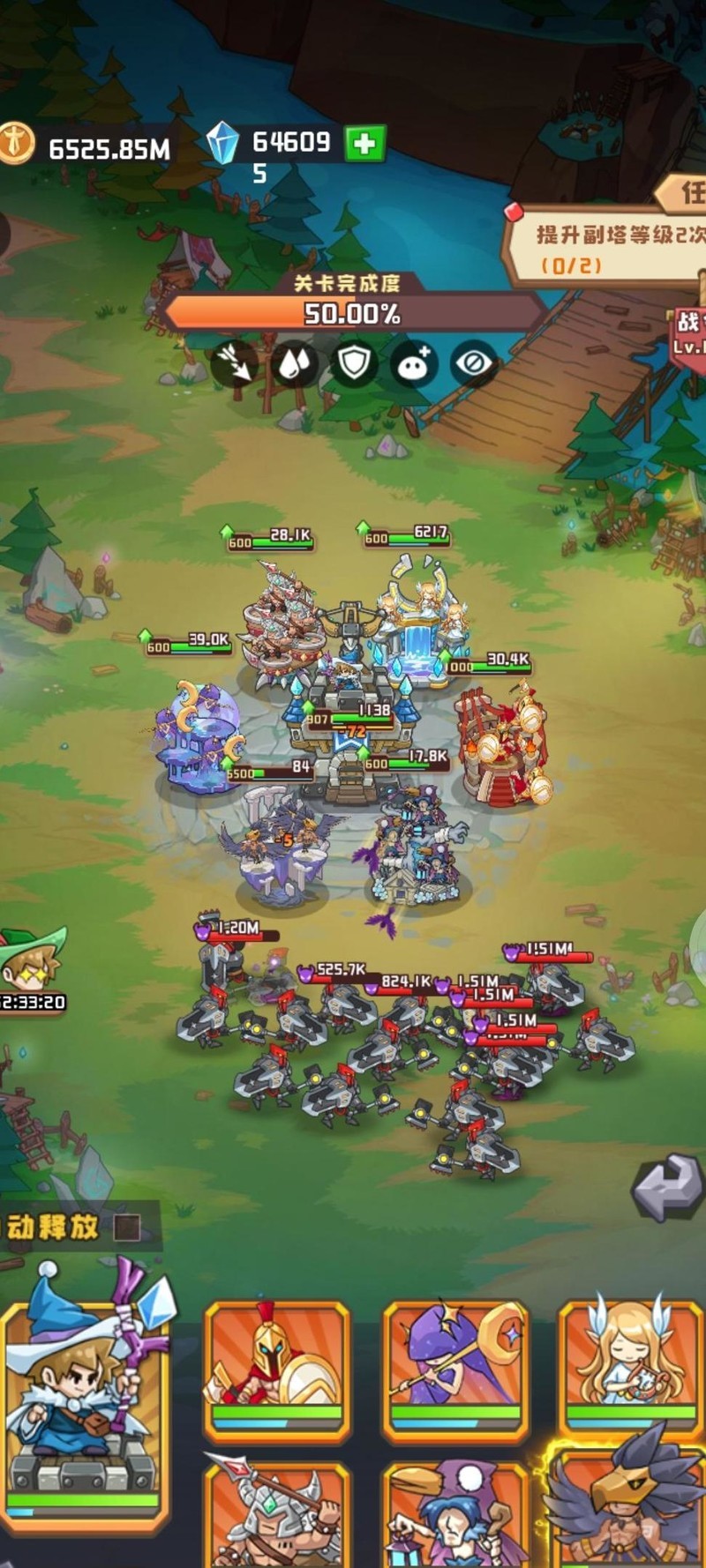This screenshot has height=1568, width=706.
Task: Click the gray curved return arrow button
Action: tap(668, 1187)
